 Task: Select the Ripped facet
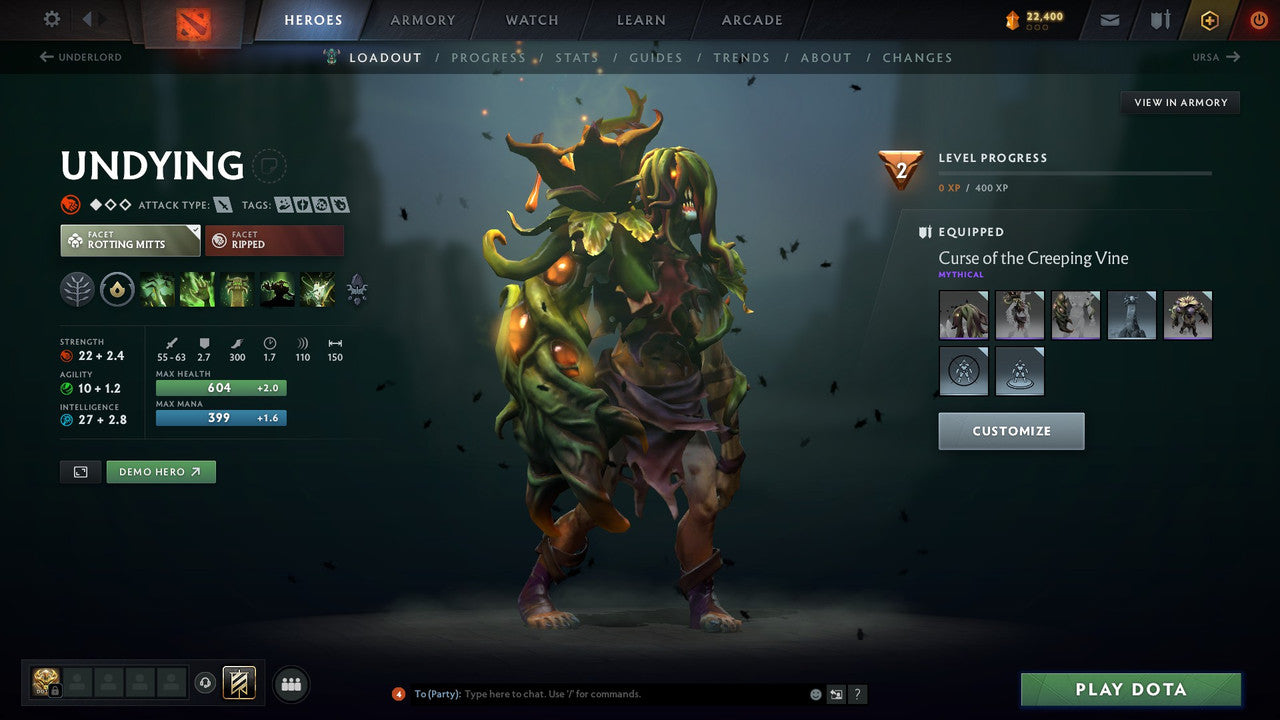274,240
